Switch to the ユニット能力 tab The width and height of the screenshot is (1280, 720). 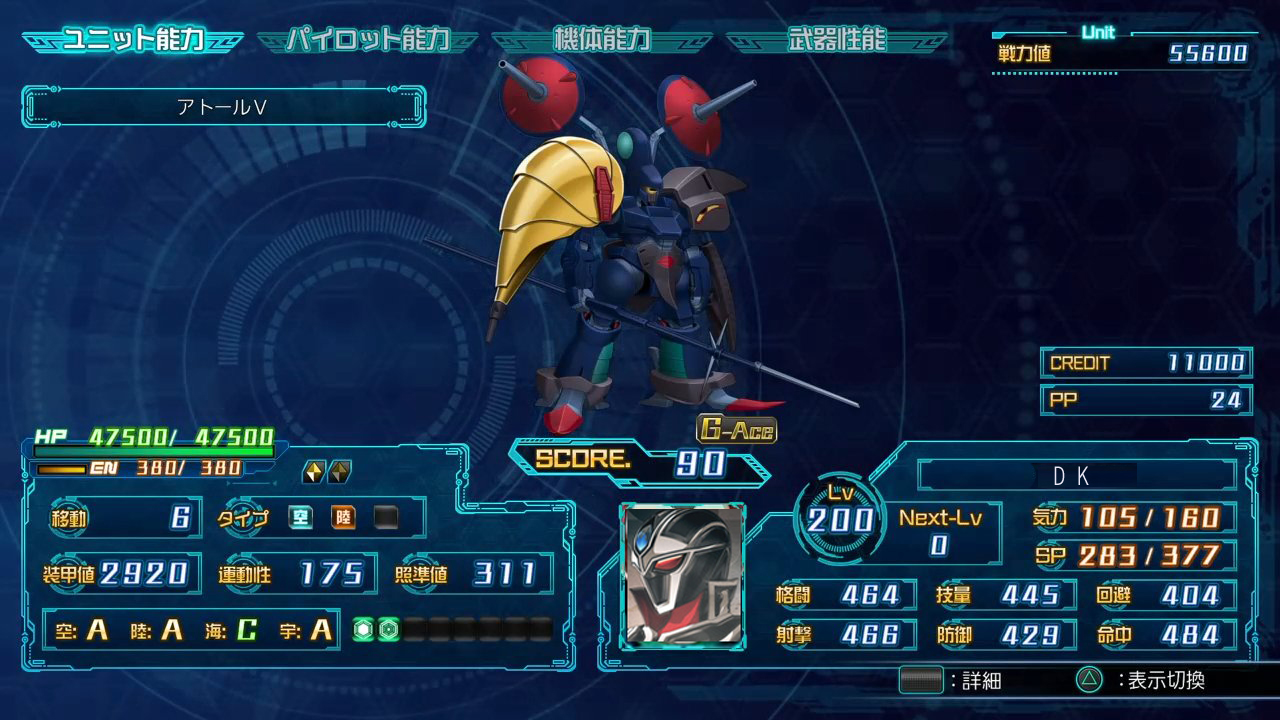133,40
